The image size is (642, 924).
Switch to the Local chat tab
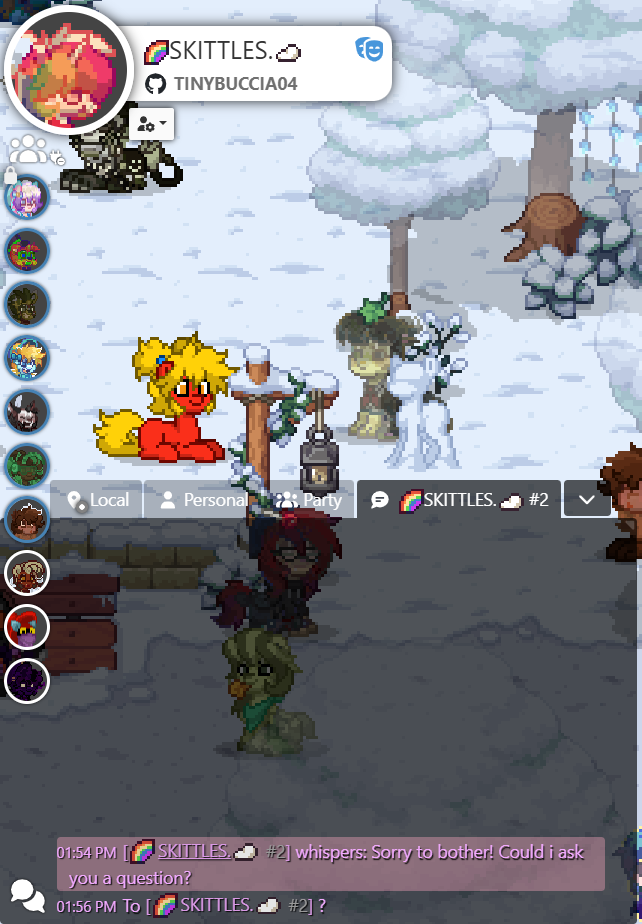pos(98,500)
